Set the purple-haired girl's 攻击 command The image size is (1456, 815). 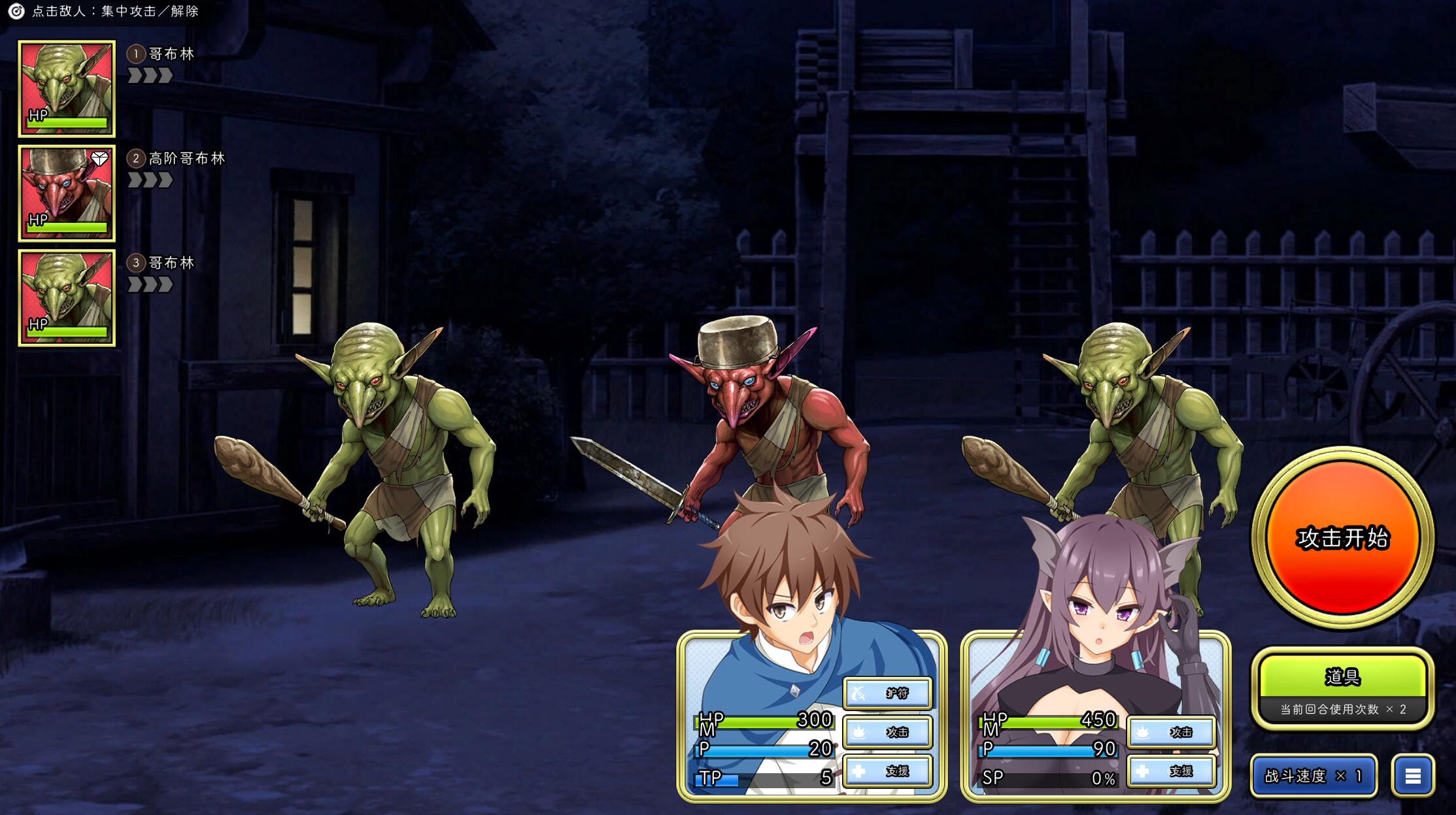[x=1171, y=732]
